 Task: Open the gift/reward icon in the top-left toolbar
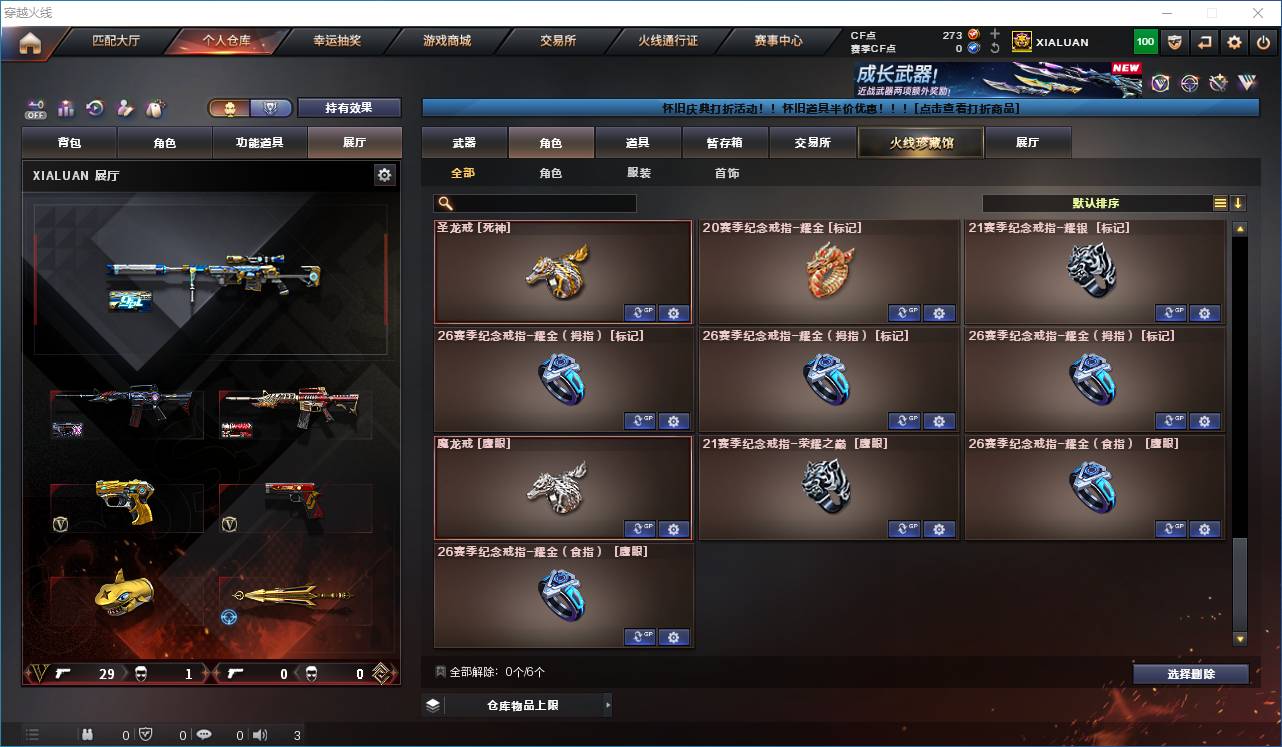click(x=66, y=107)
